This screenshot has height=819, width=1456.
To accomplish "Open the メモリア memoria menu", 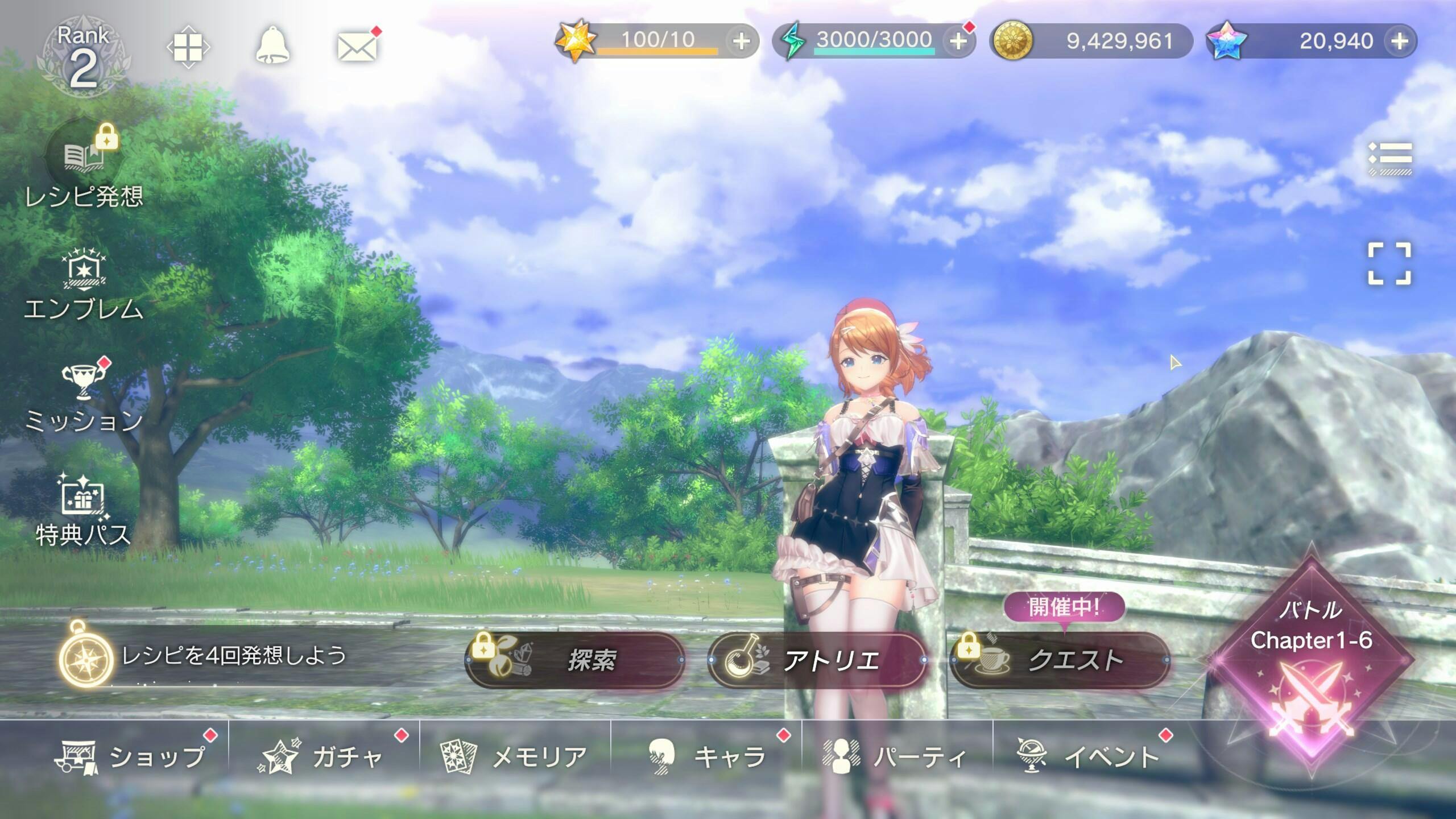I will point(515,756).
